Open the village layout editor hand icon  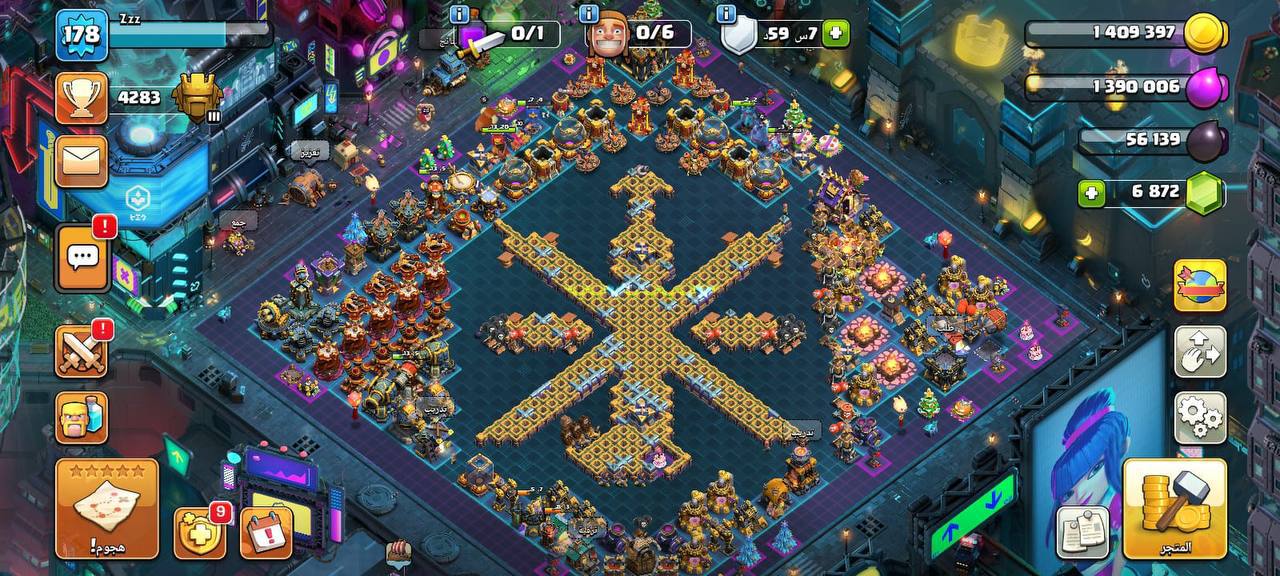[x=1200, y=352]
